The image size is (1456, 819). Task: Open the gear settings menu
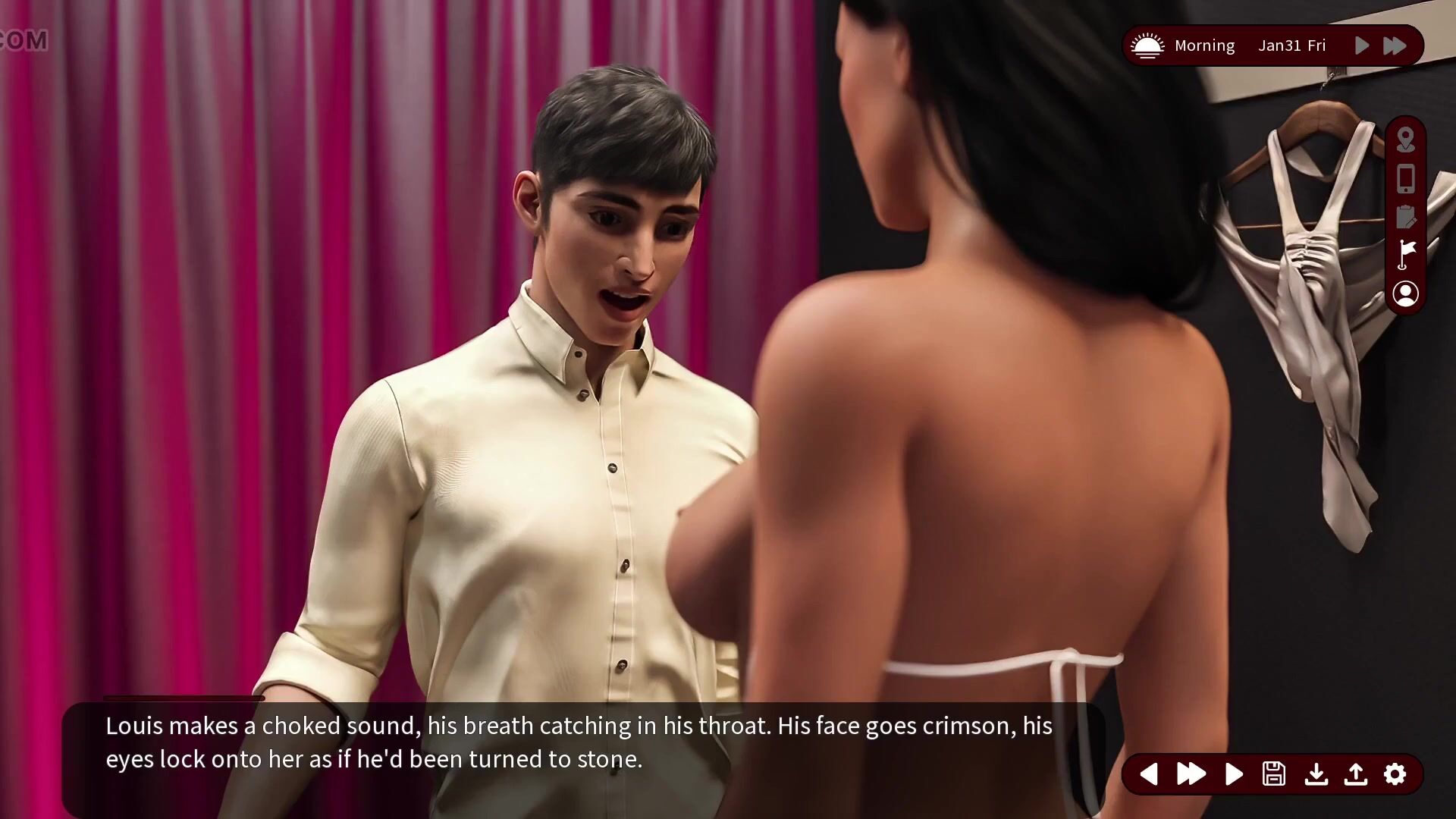pos(1395,773)
